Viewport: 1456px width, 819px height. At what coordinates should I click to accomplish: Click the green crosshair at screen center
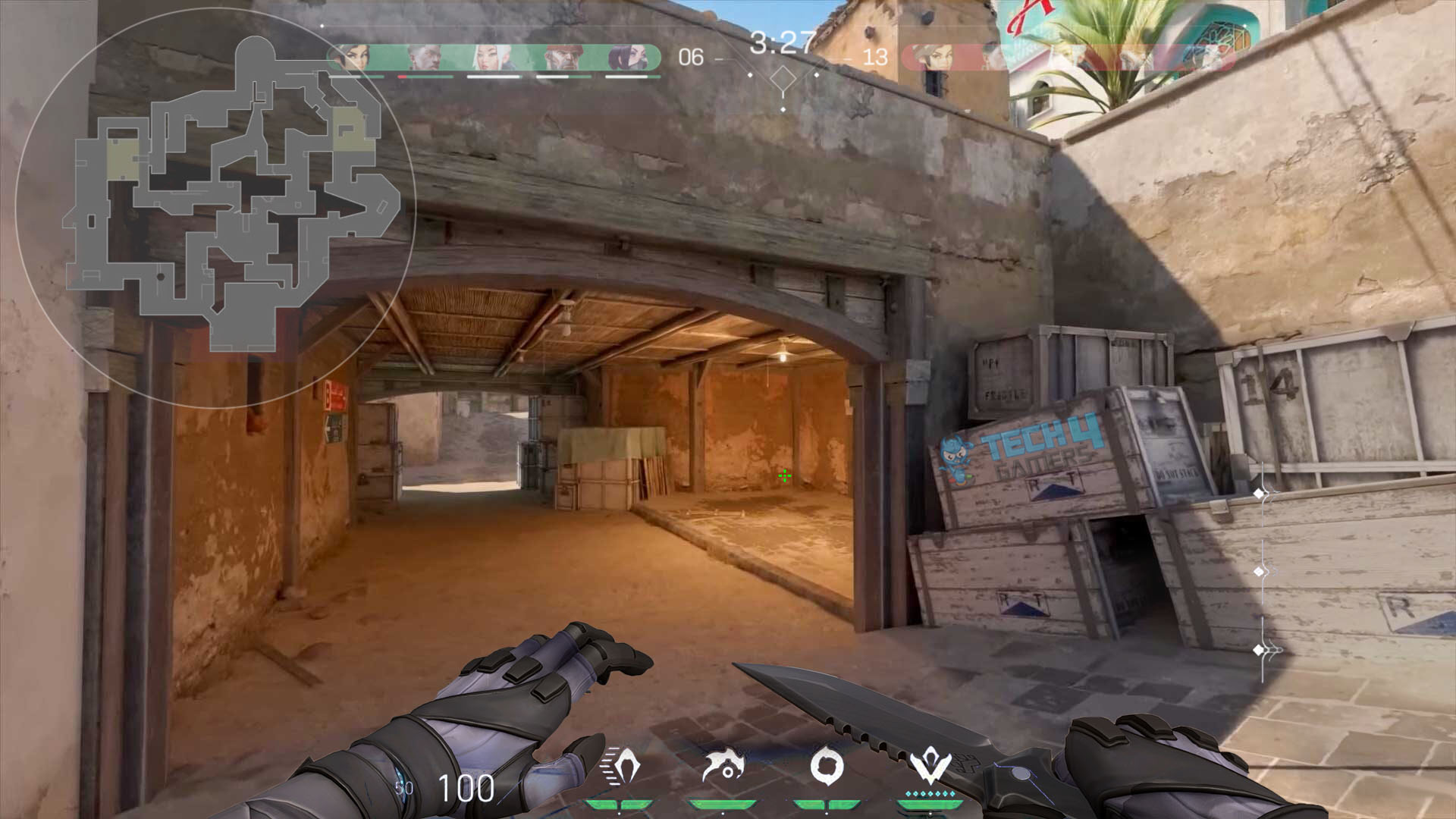(784, 476)
